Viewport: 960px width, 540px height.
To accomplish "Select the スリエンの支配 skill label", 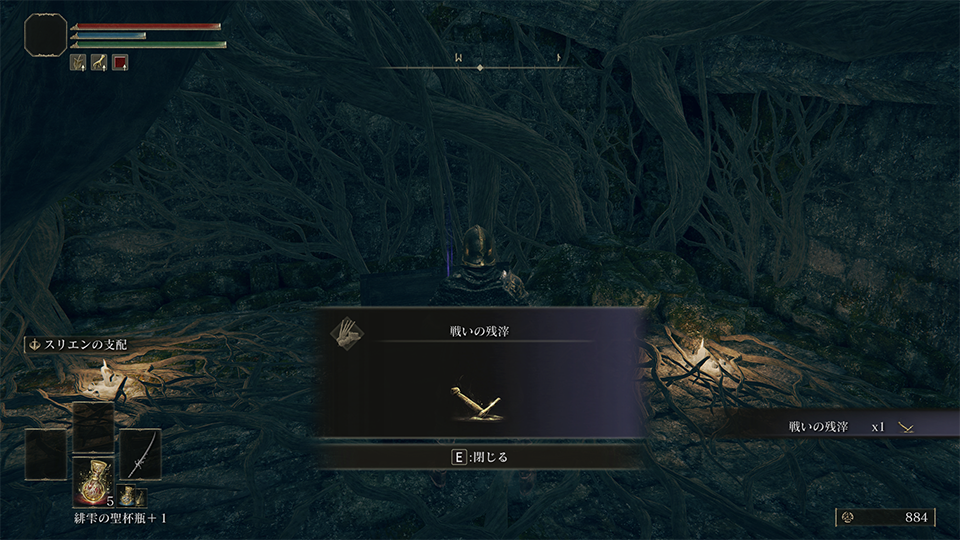I will pos(78,345).
